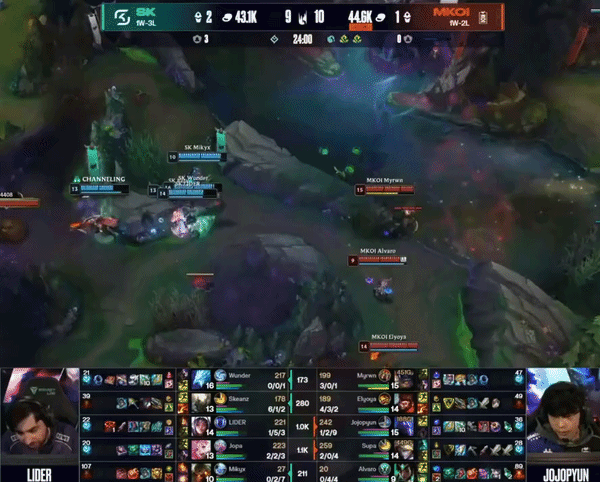This screenshot has height=482, width=600.
Task: Select Supa's champion portrait in the scoreboard
Action: (407, 446)
